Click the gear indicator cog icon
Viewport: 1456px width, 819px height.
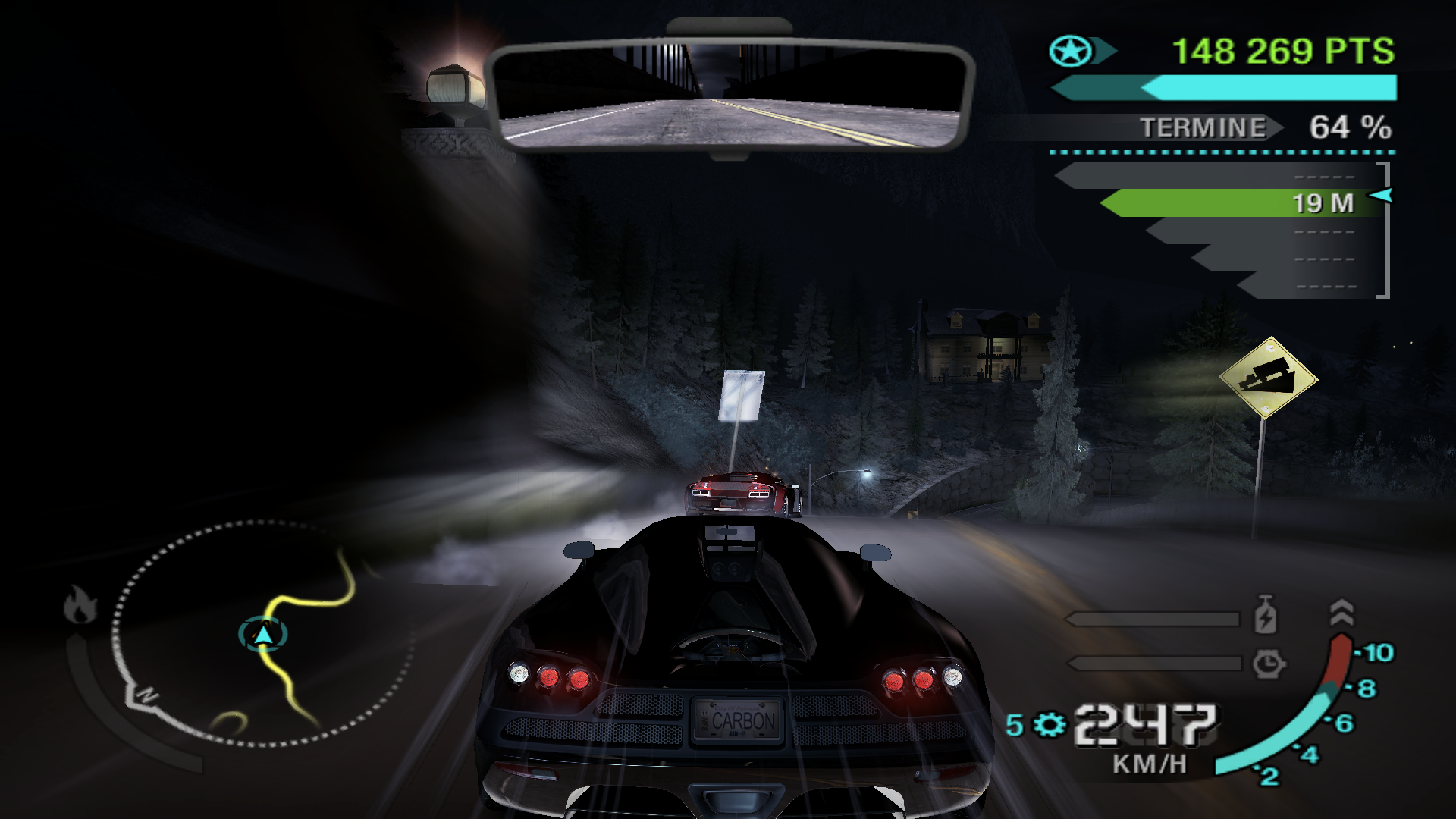1050,725
